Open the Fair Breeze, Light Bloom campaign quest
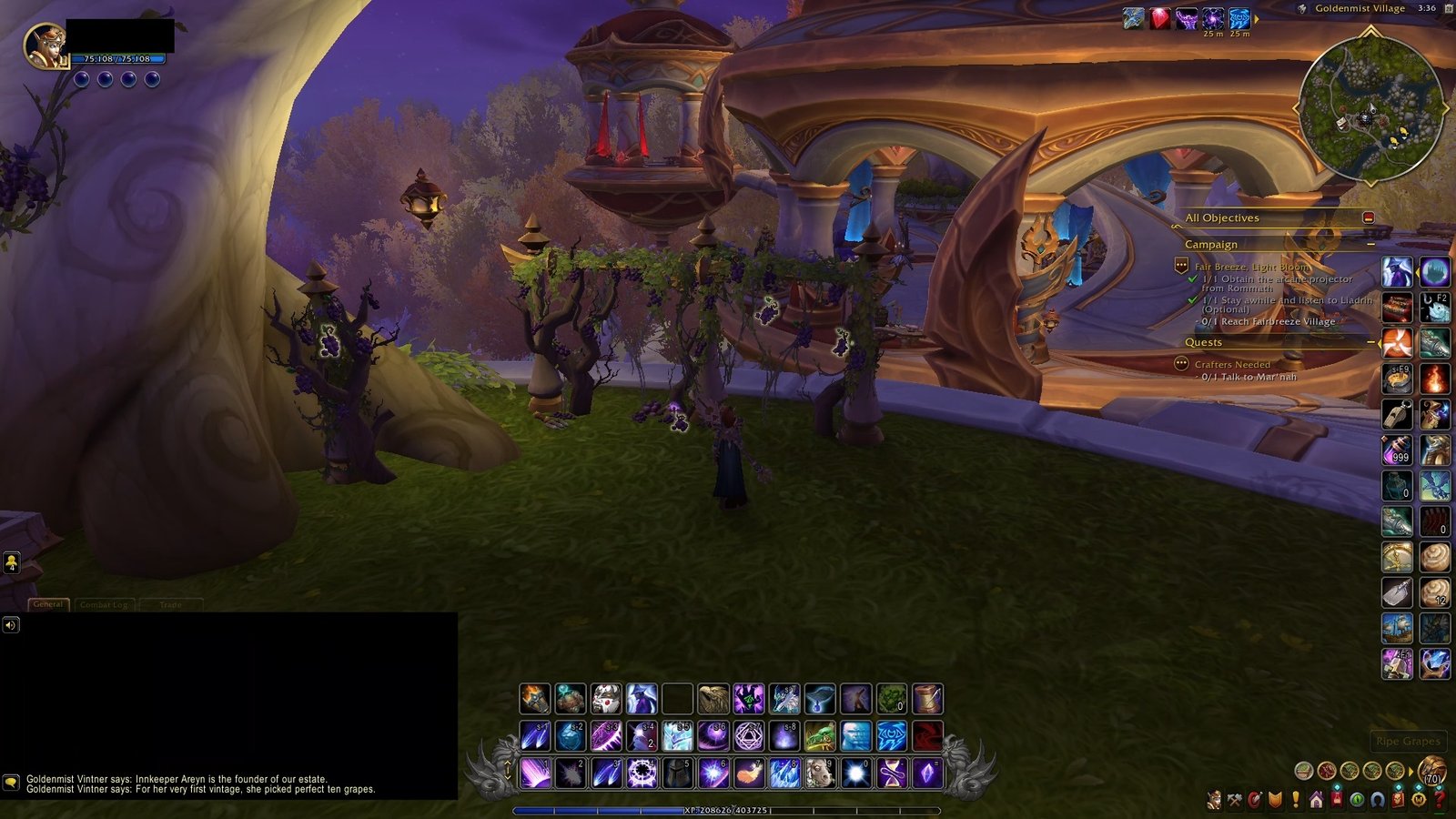Screen dimensions: 1456x819 coord(1251,267)
